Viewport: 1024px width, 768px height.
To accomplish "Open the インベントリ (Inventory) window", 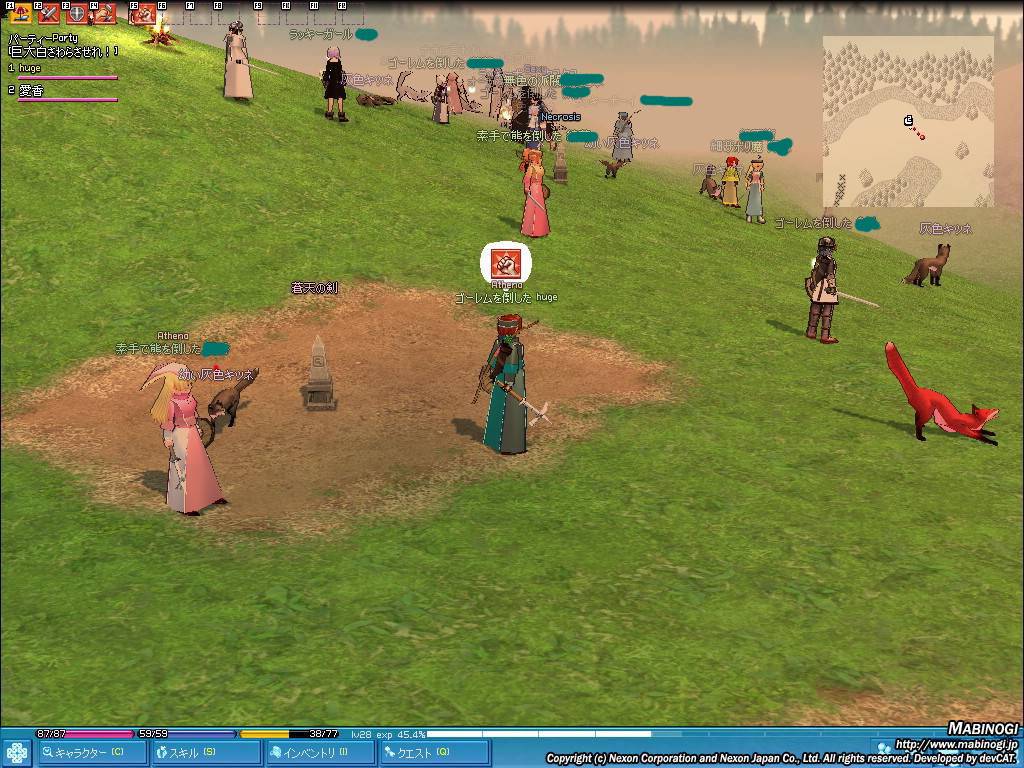I will click(322, 752).
